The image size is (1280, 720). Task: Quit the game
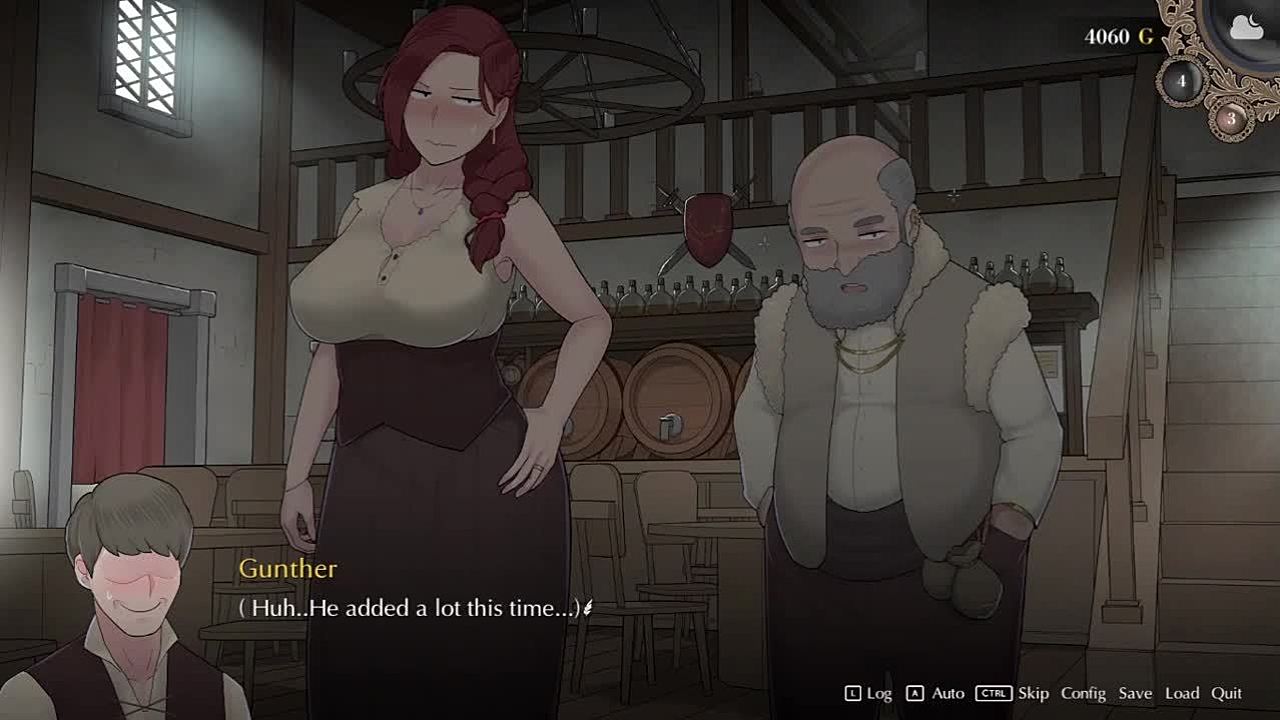pyautogui.click(x=1226, y=693)
